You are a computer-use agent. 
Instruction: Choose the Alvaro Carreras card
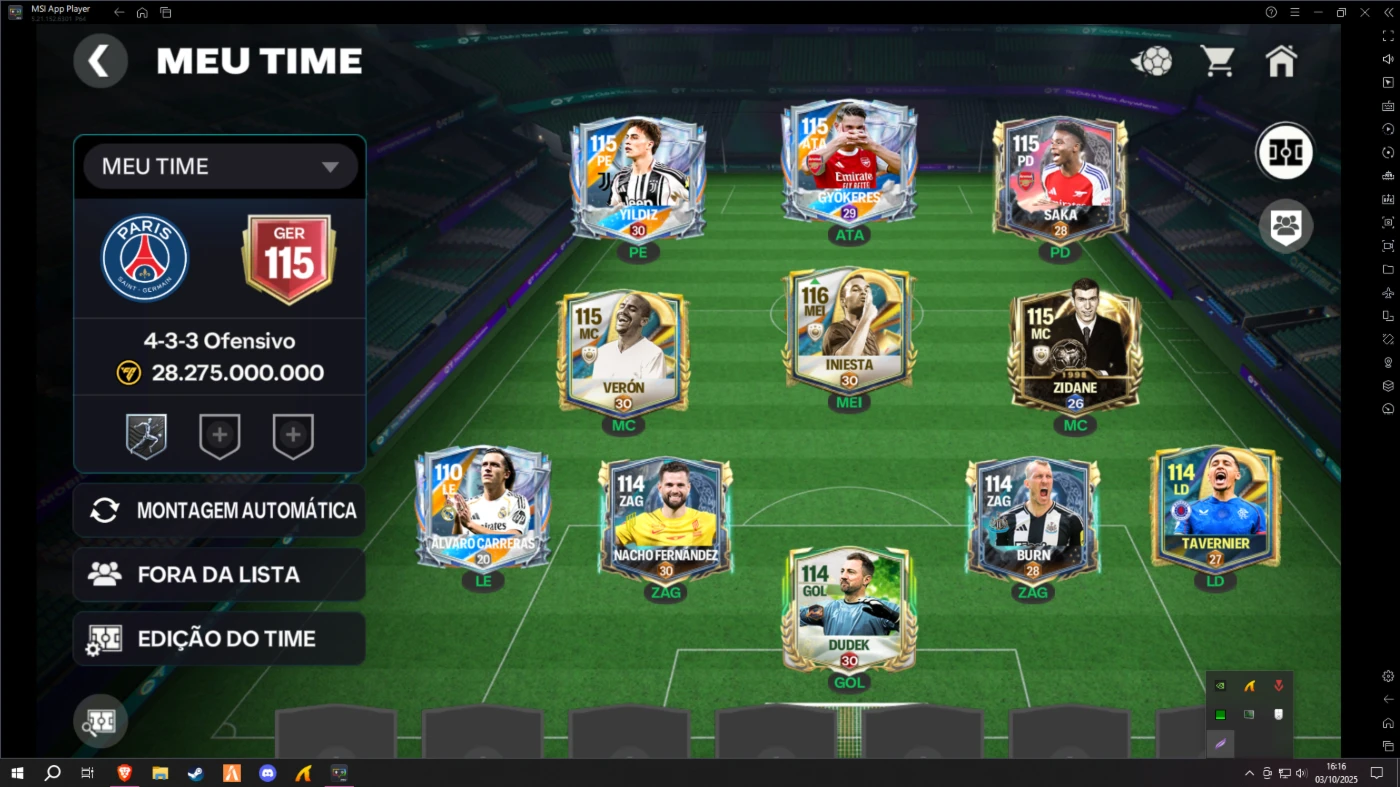[x=483, y=508]
